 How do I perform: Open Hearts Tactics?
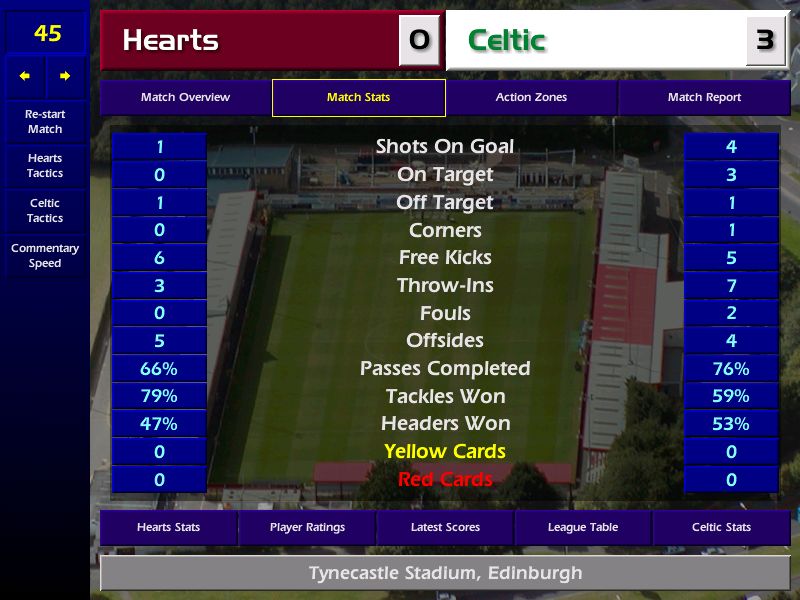(45, 166)
